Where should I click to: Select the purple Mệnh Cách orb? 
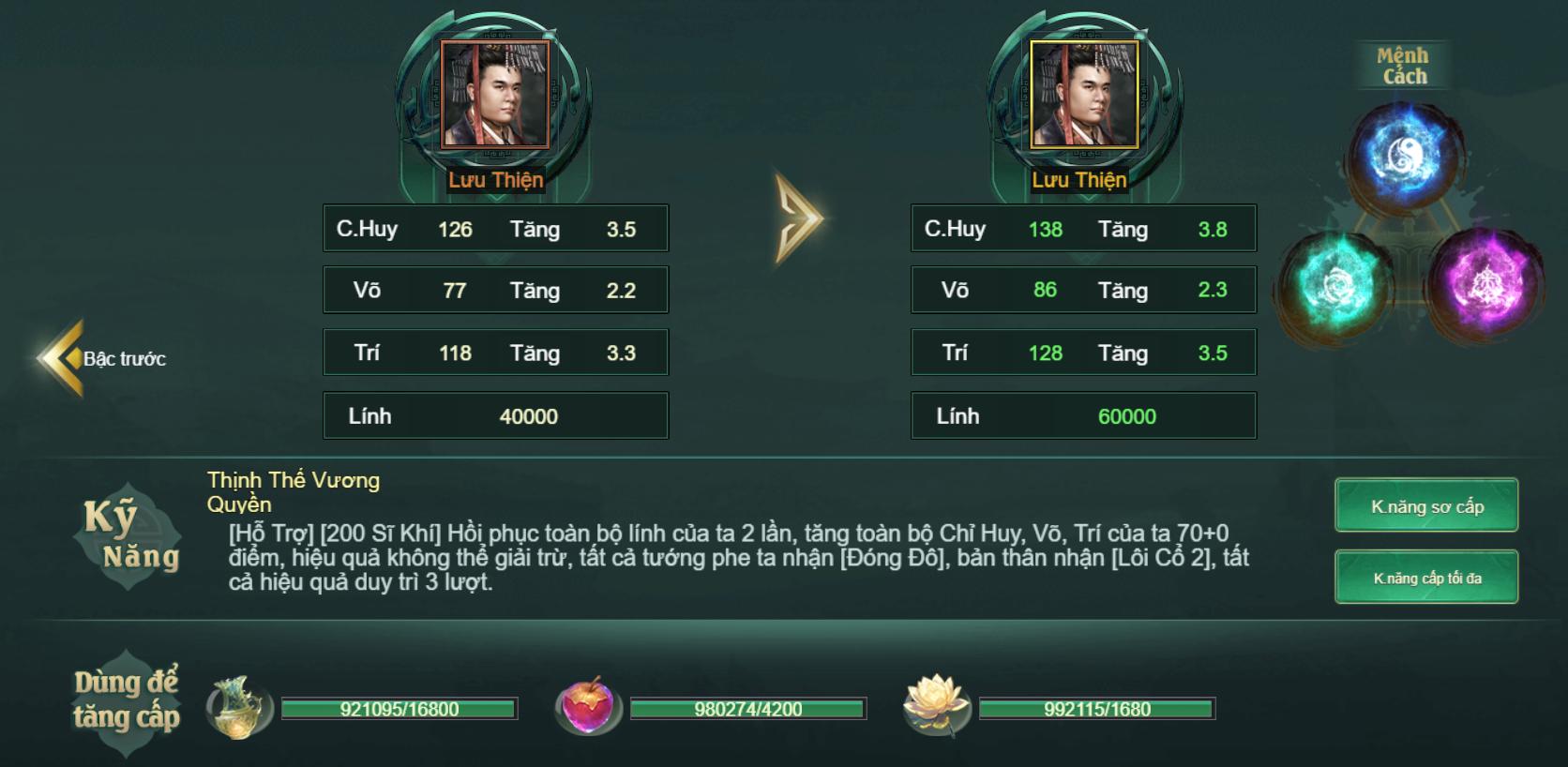[x=1483, y=282]
